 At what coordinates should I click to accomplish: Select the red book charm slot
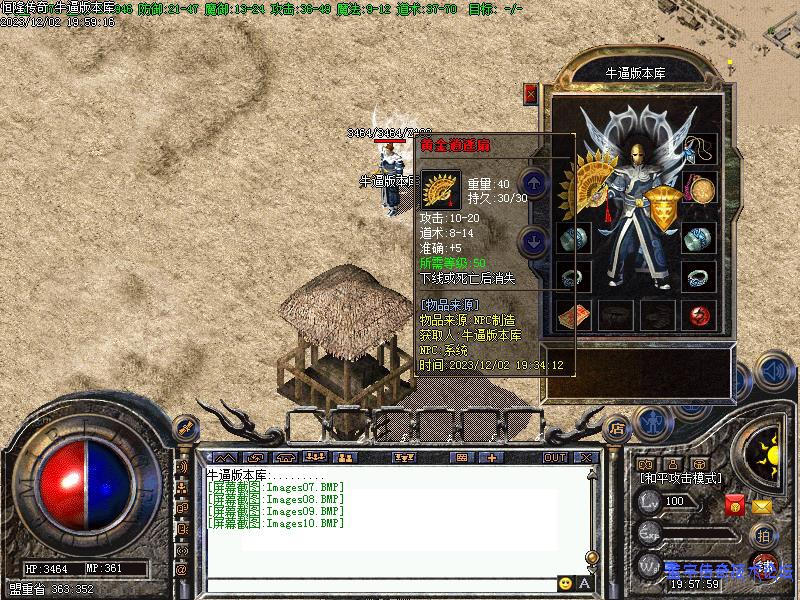573,316
